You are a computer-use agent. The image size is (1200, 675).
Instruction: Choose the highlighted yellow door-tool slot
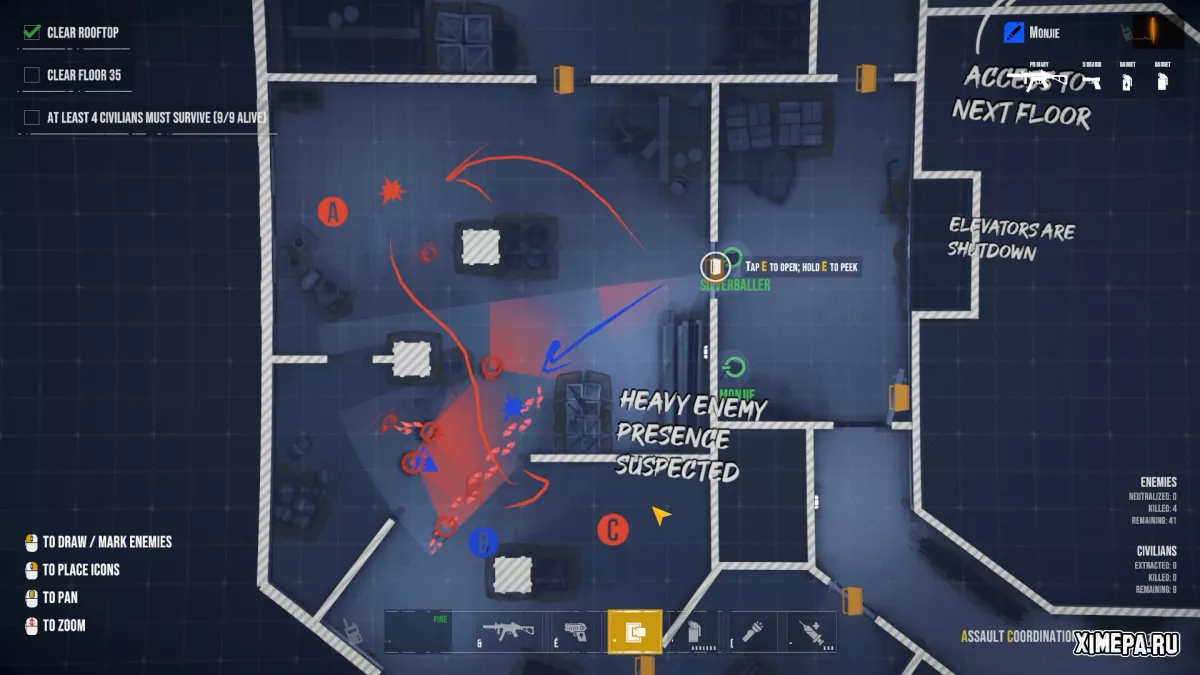[634, 631]
